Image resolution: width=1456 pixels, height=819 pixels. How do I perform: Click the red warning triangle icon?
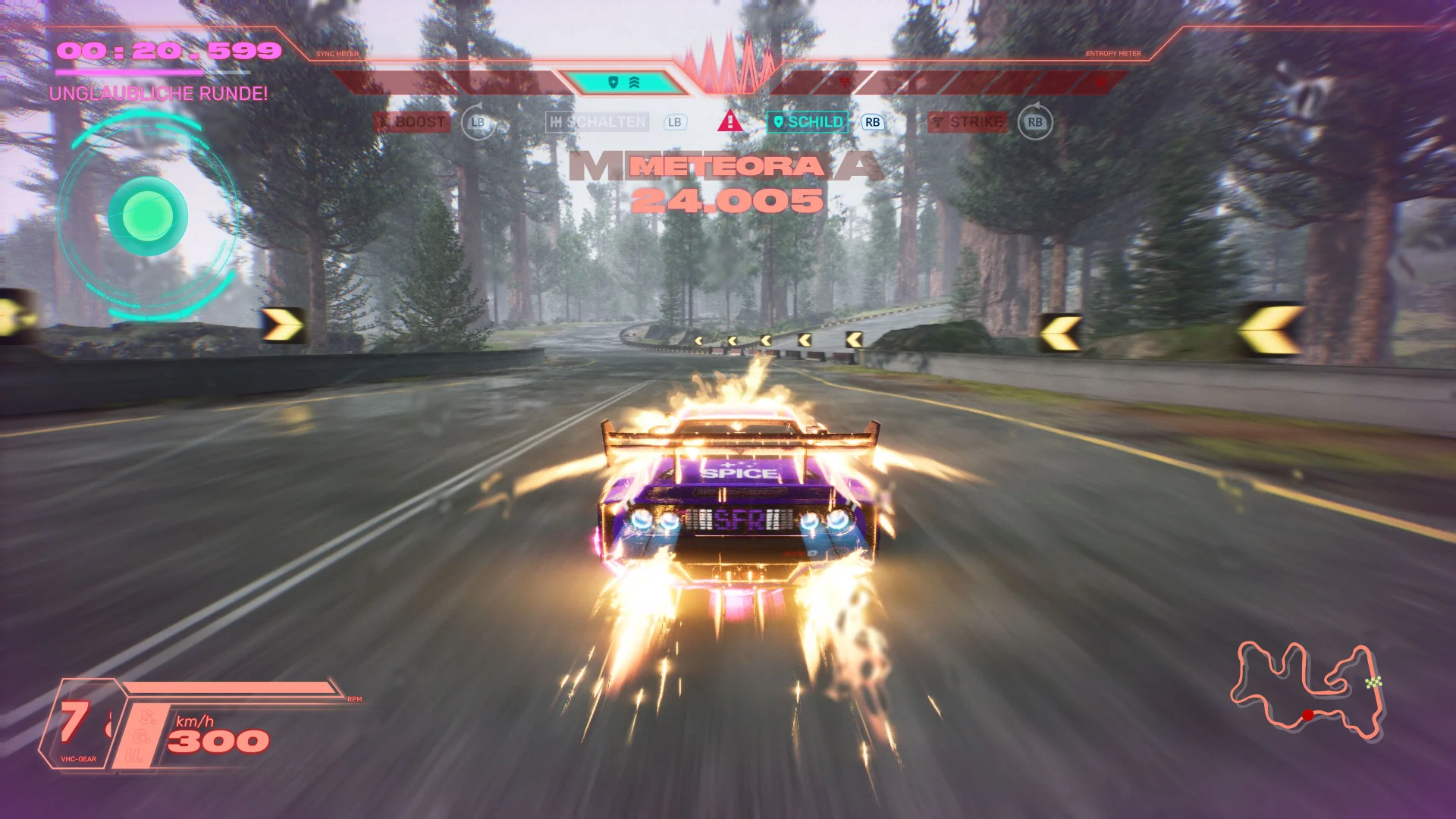[730, 121]
